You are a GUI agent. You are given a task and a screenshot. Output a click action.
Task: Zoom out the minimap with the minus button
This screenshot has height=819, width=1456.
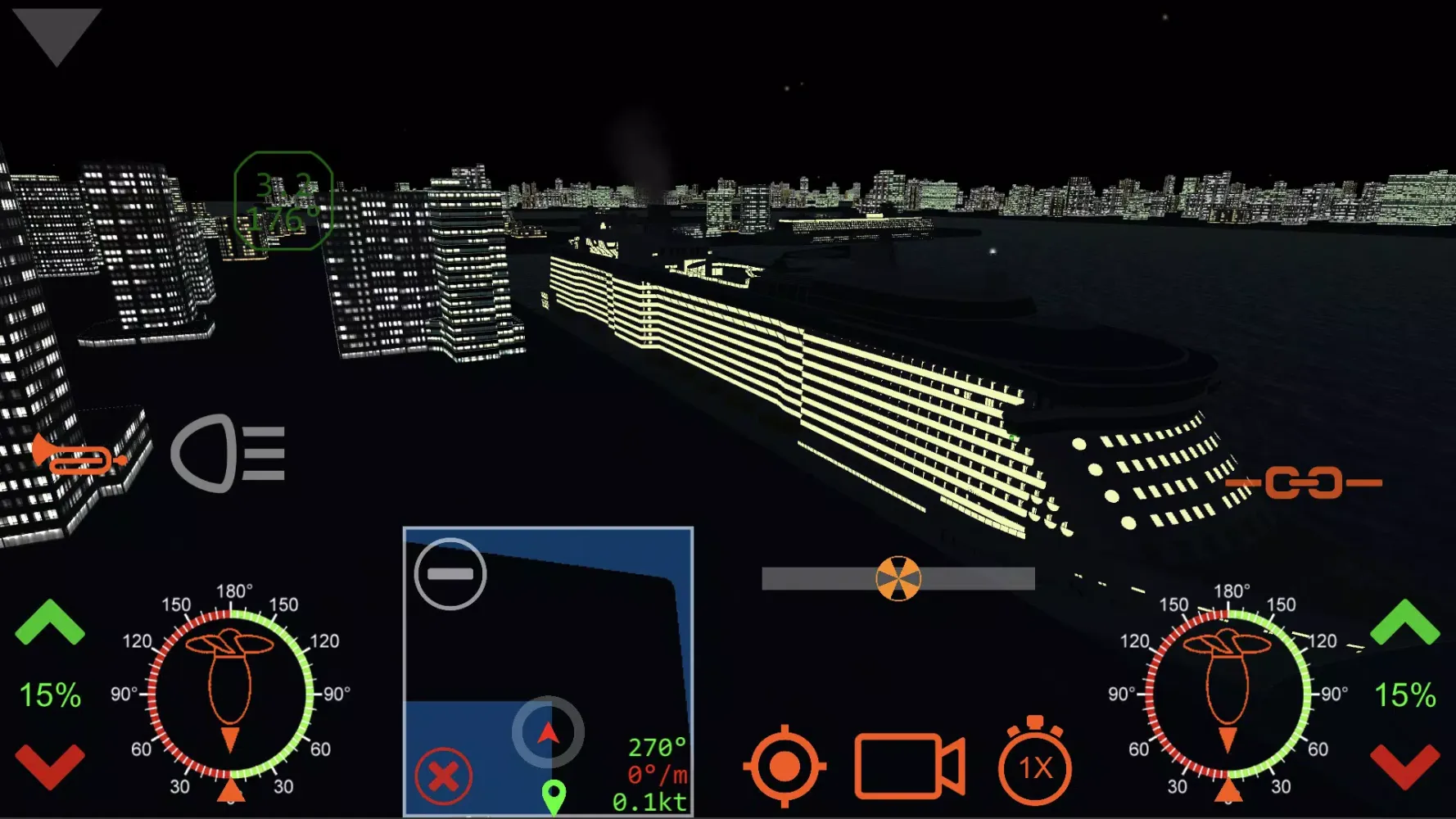click(450, 574)
